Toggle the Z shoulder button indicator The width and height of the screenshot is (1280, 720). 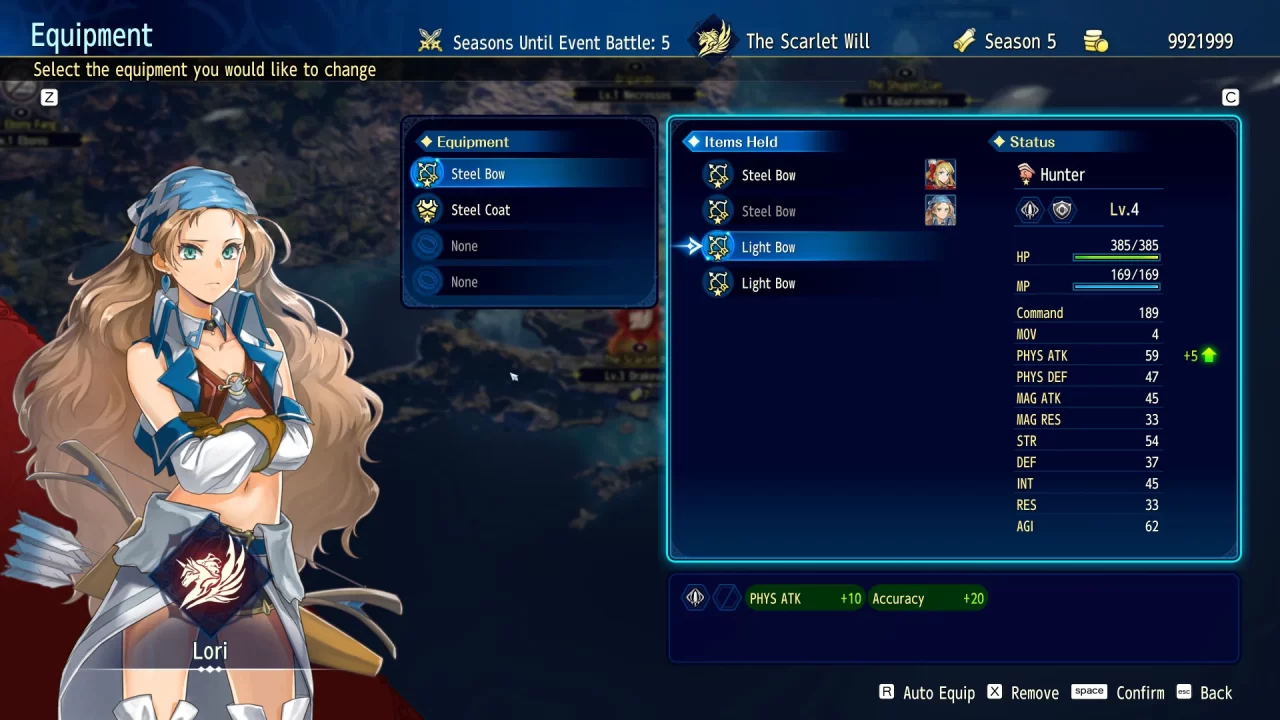click(48, 97)
